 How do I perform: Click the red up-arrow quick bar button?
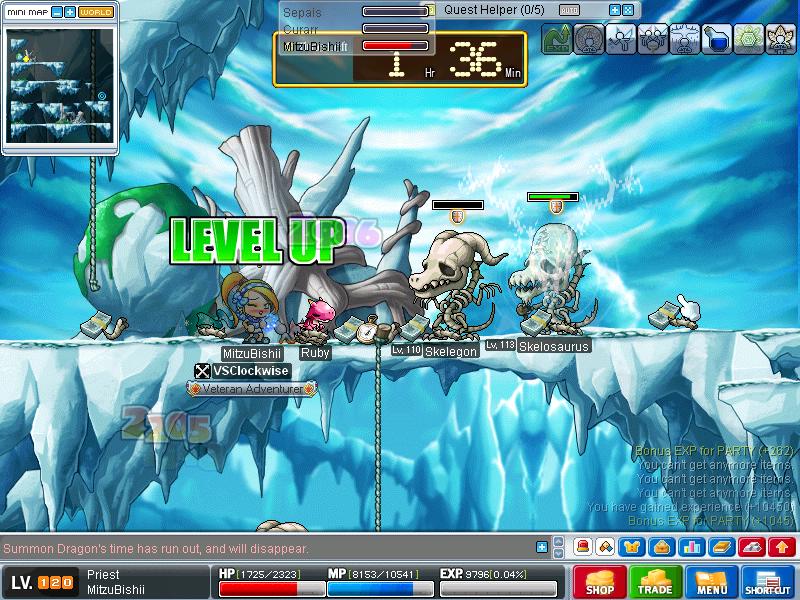(x=782, y=547)
